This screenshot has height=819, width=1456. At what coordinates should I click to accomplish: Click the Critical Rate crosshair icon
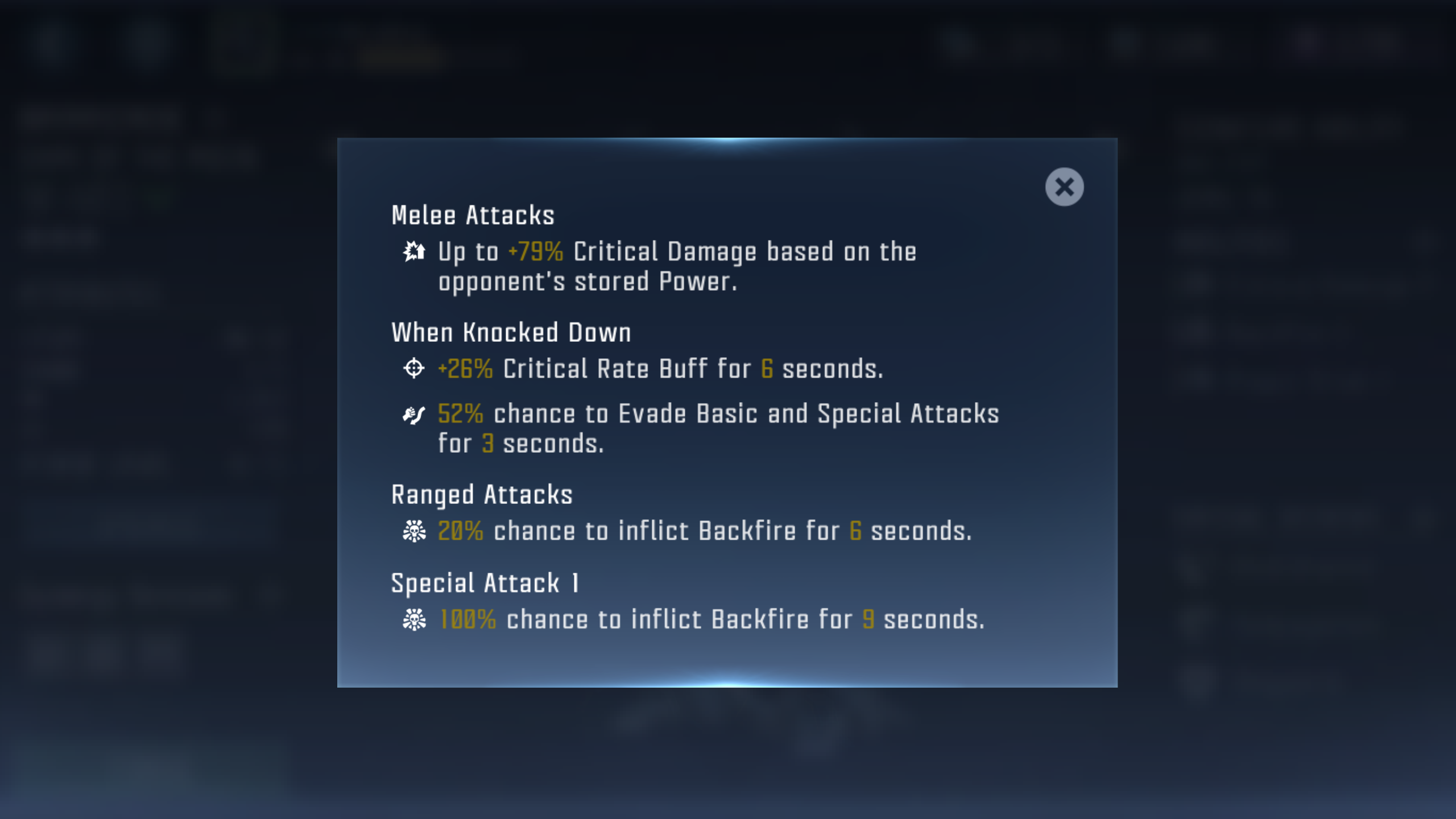pyautogui.click(x=415, y=369)
